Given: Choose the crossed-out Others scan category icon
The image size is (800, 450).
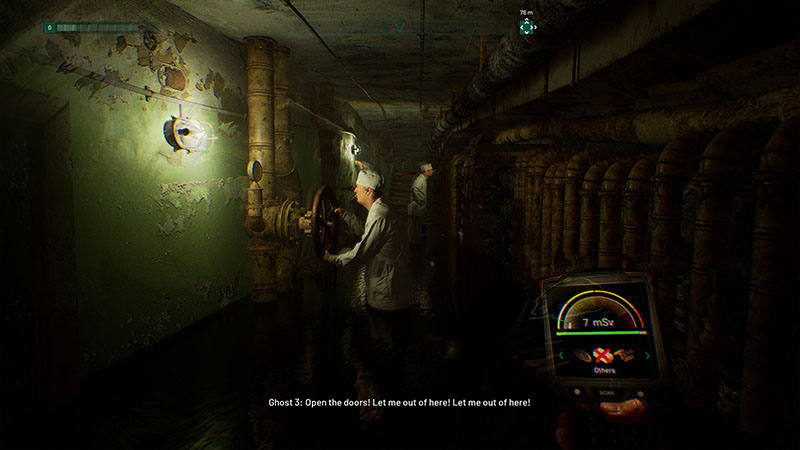Looking at the screenshot, I should (603, 354).
